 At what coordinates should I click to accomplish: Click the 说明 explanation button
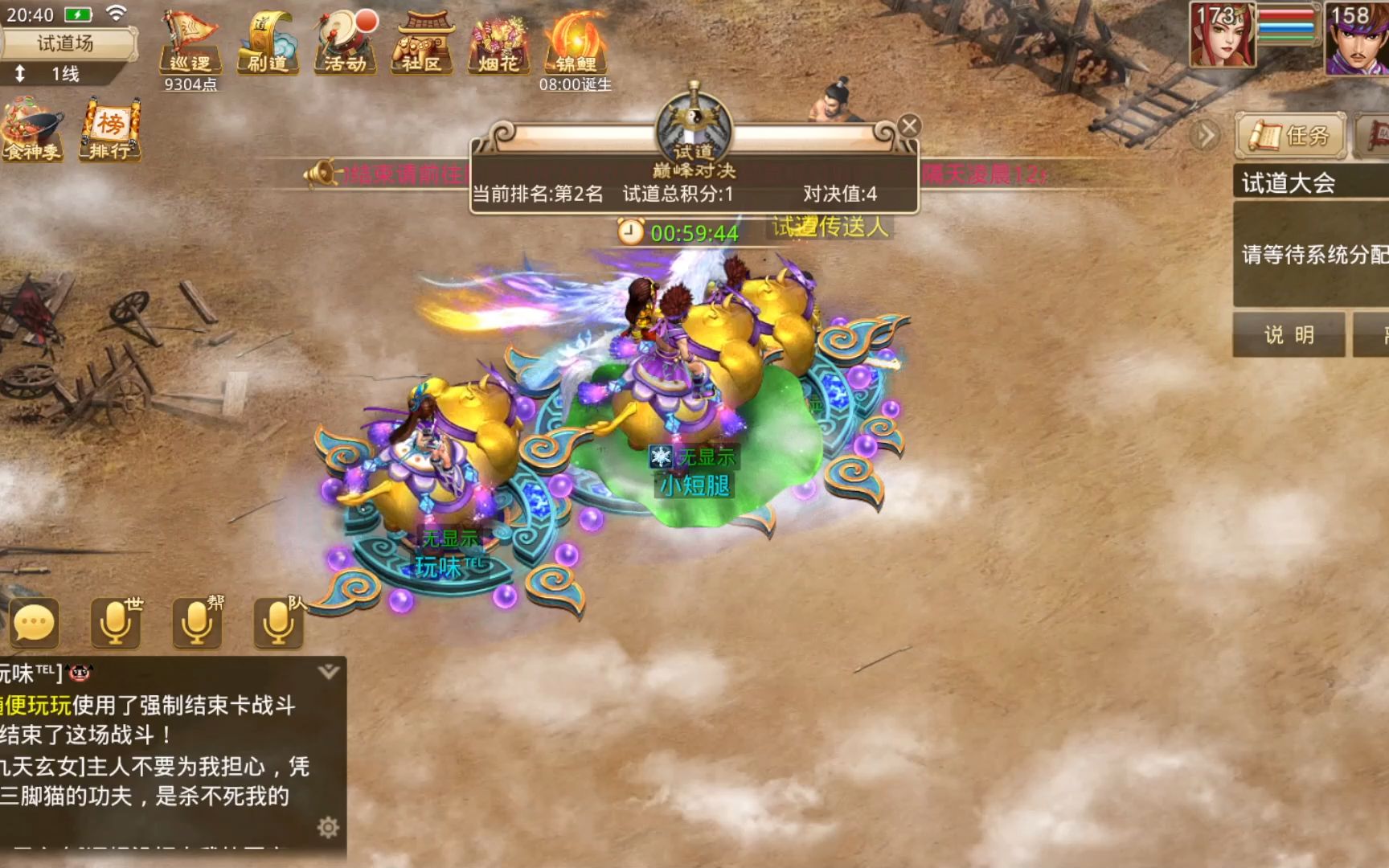(1289, 334)
